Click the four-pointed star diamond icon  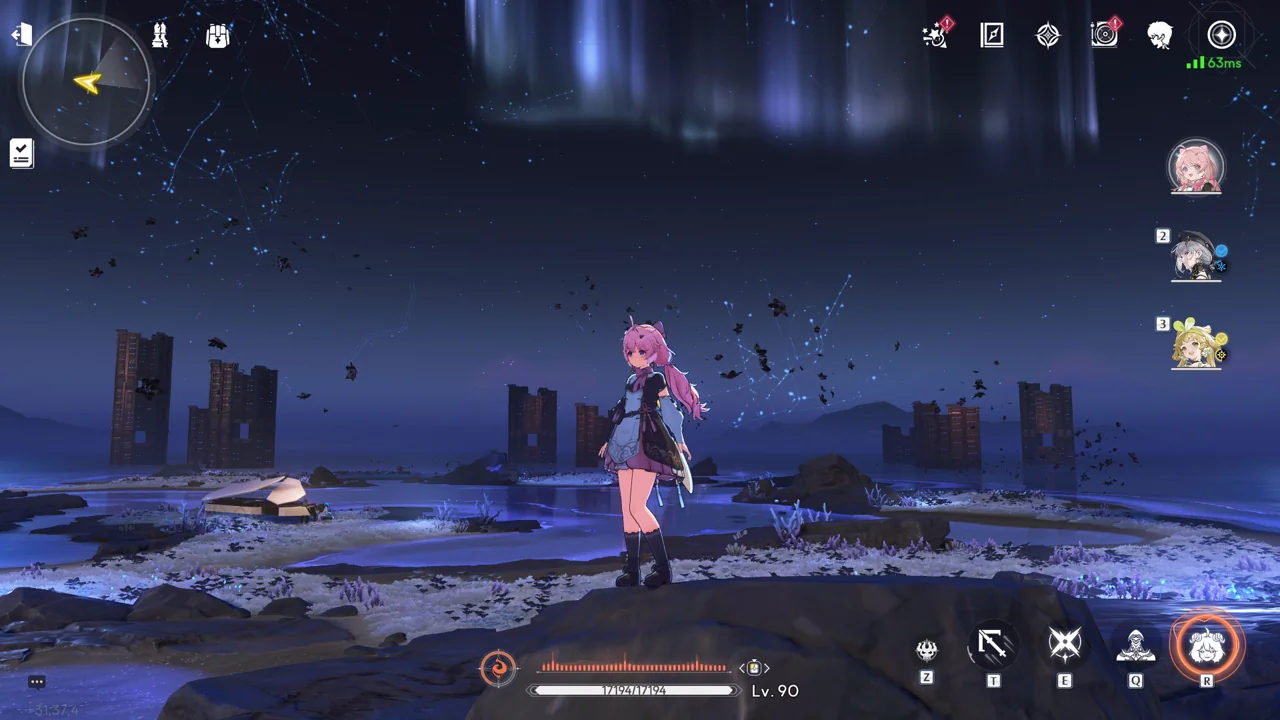tap(1047, 36)
